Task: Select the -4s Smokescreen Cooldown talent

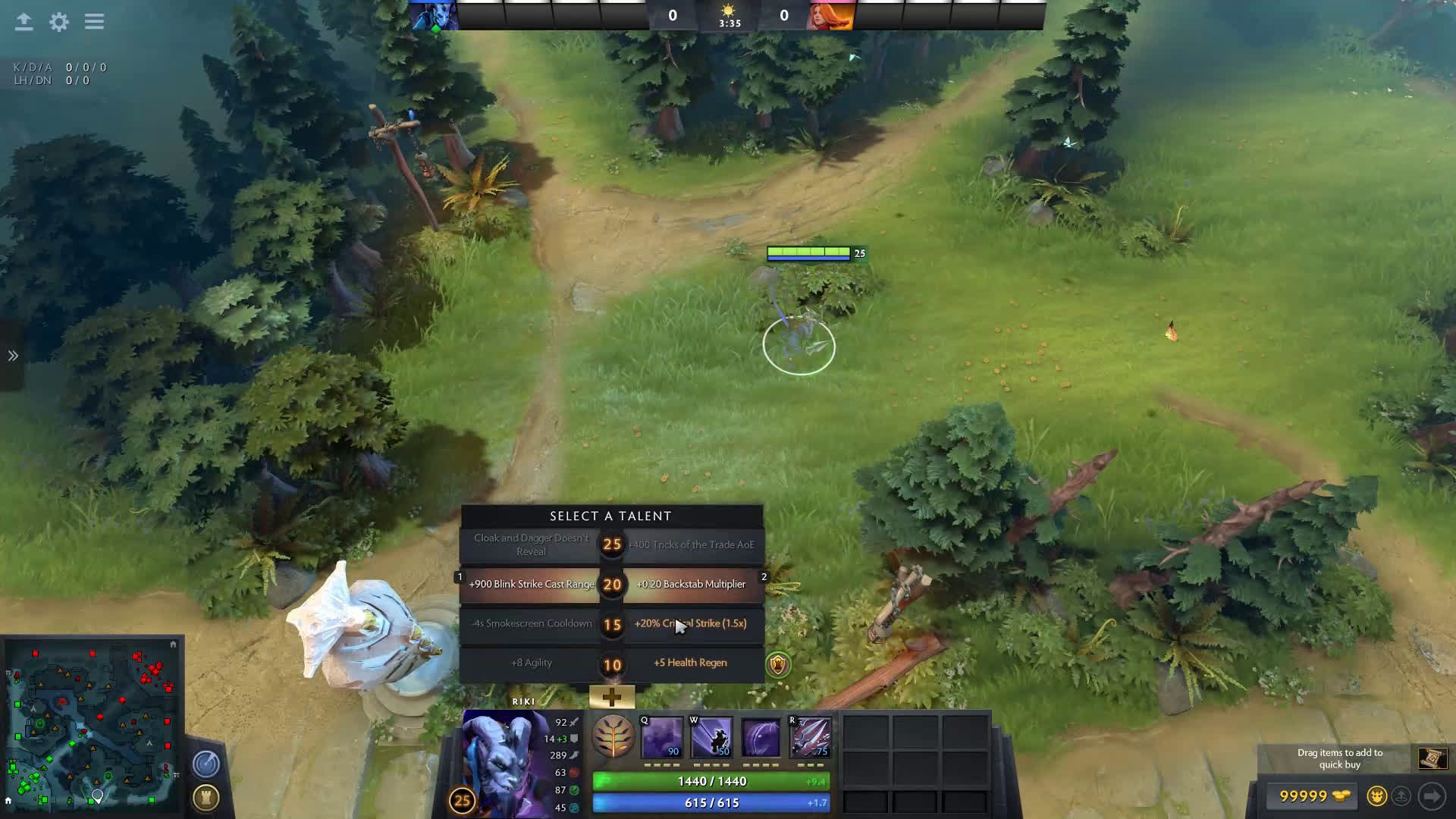Action: (531, 624)
